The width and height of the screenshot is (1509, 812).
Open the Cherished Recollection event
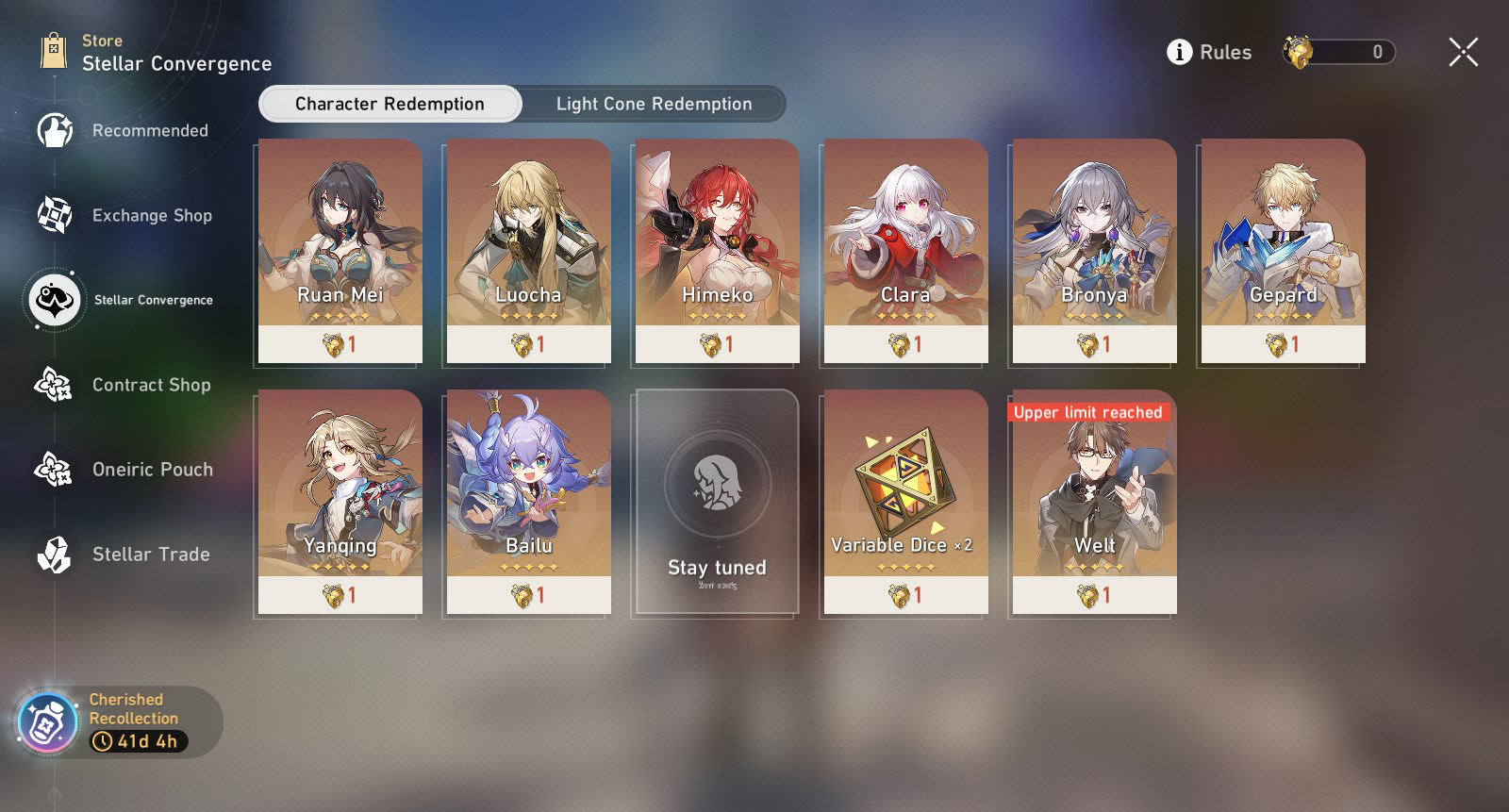point(118,721)
